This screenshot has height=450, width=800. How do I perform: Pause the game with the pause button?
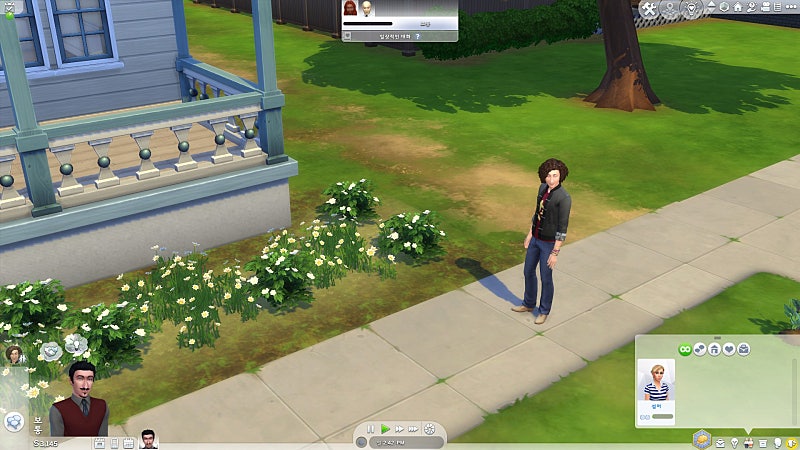coord(371,429)
